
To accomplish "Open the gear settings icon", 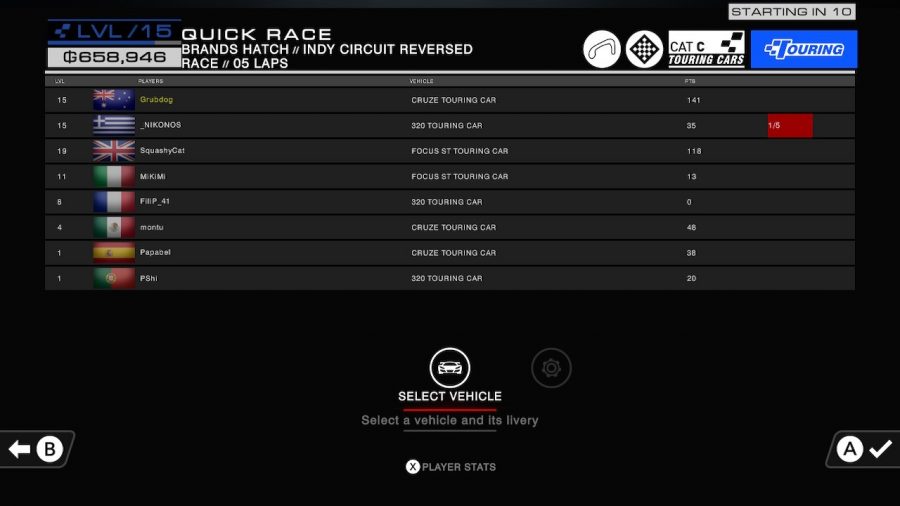I will 551,368.
